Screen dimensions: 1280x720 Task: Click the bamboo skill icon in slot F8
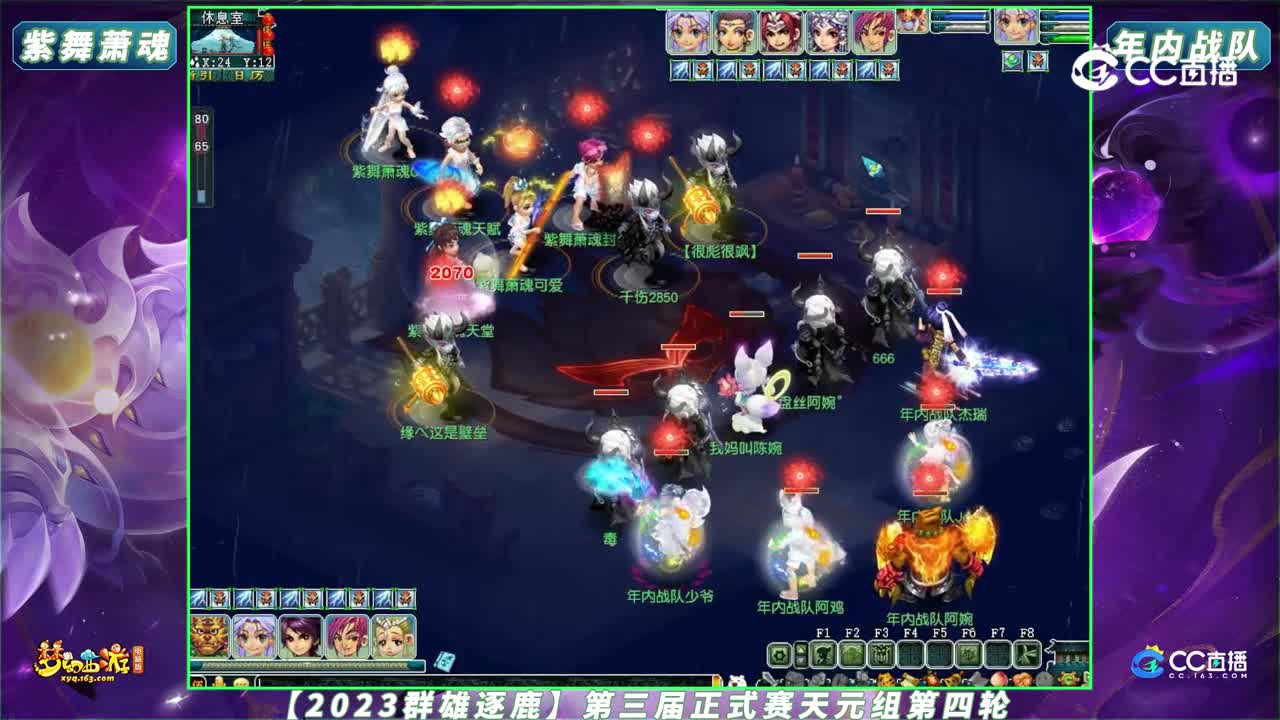tap(1027, 654)
